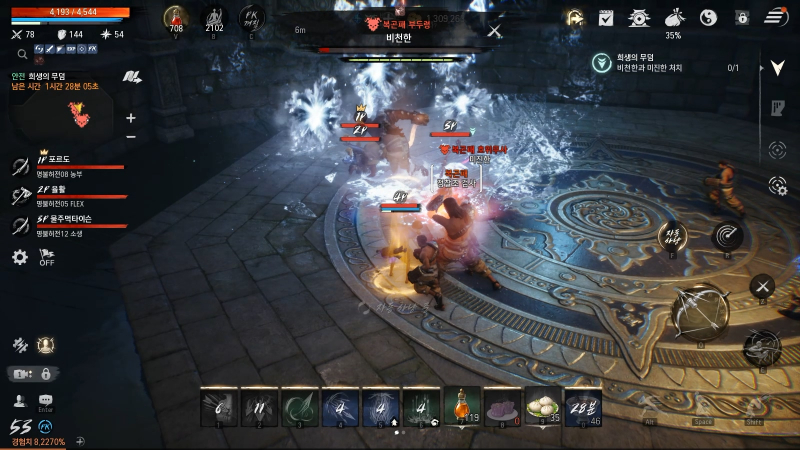Viewport: 800px width, 450px height.
Task: Zoom in the minimap with plus button
Action: [x=131, y=117]
